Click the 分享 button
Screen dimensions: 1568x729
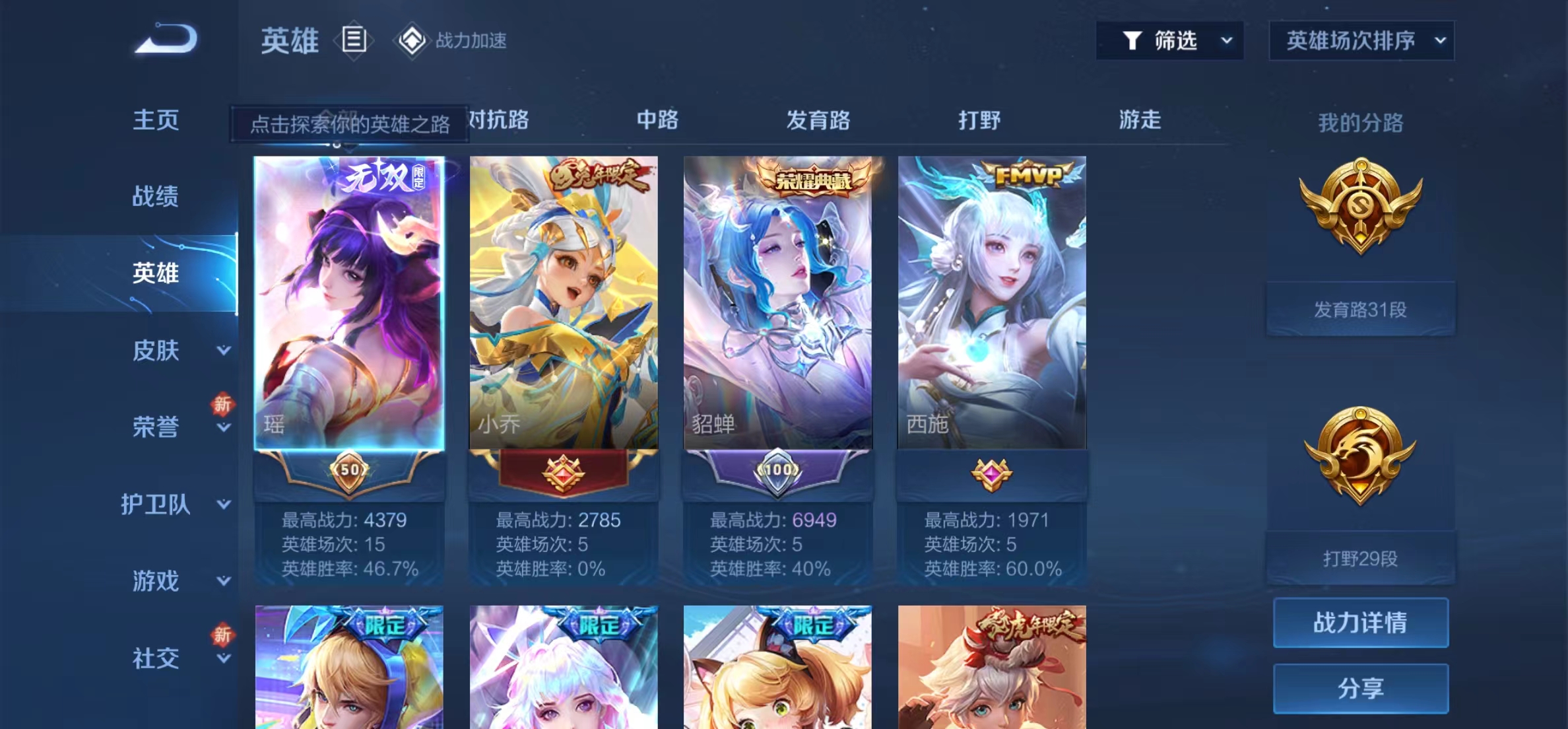[1360, 688]
